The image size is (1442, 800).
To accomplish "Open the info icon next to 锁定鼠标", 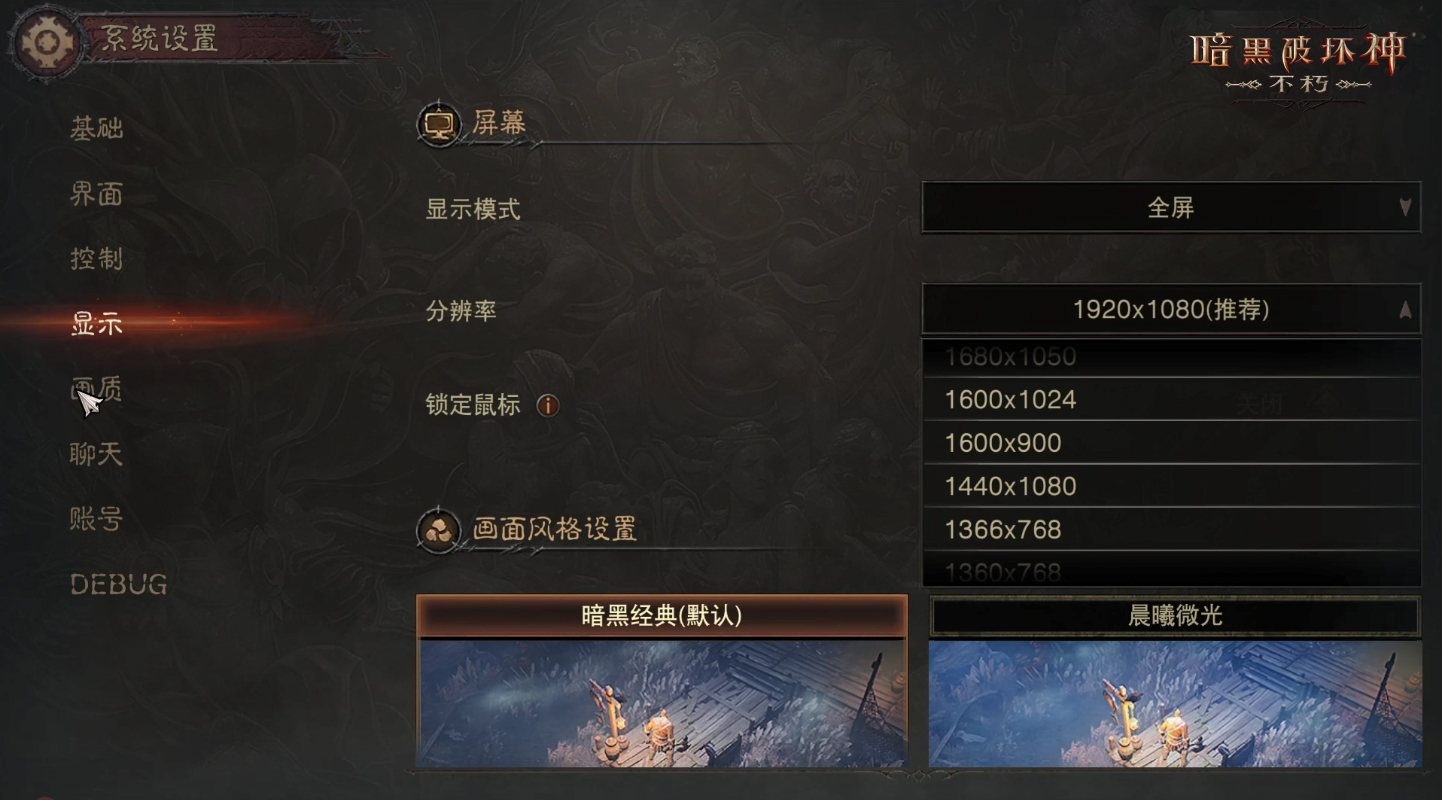I will 547,406.
